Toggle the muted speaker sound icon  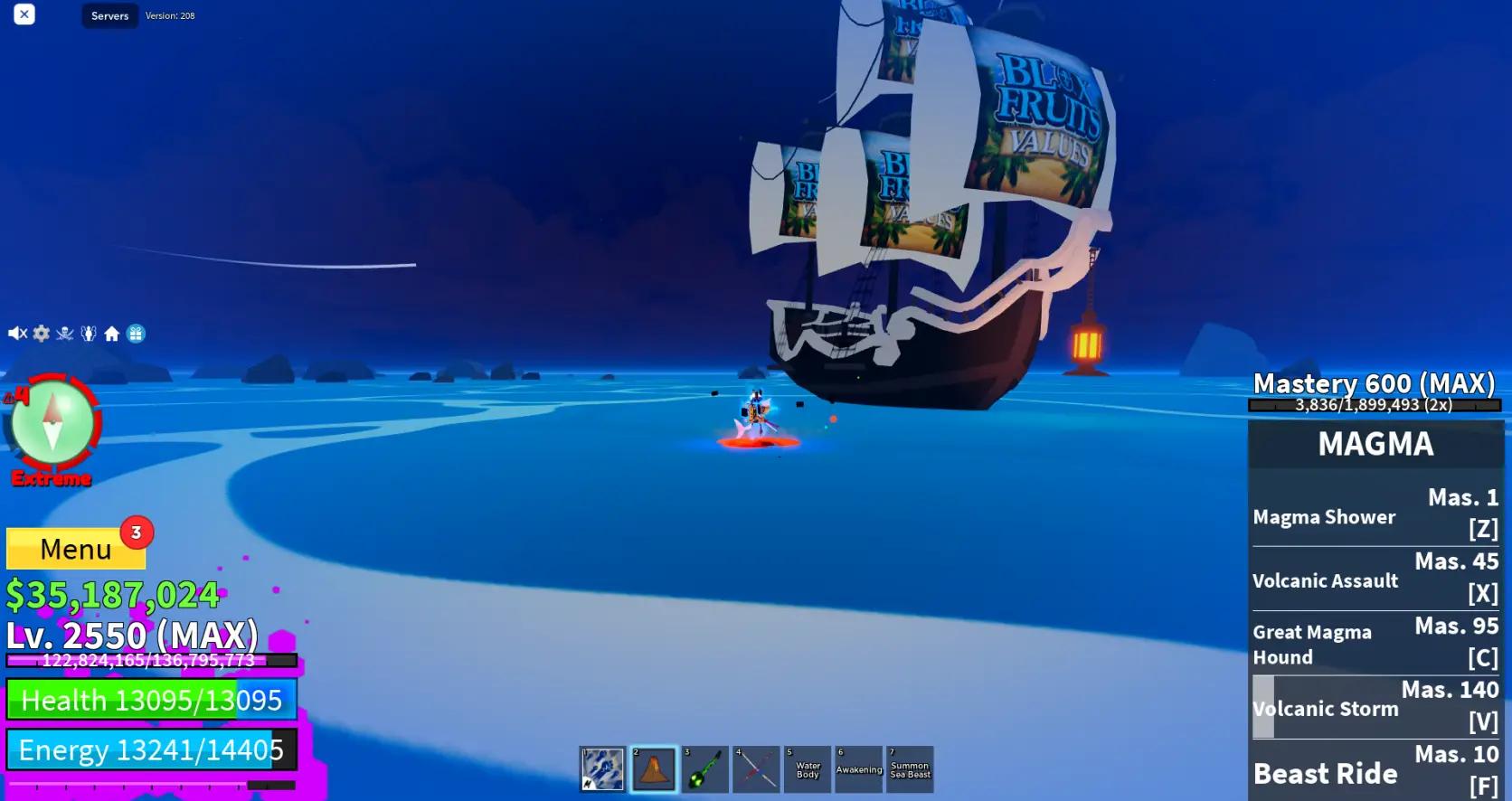(x=17, y=334)
